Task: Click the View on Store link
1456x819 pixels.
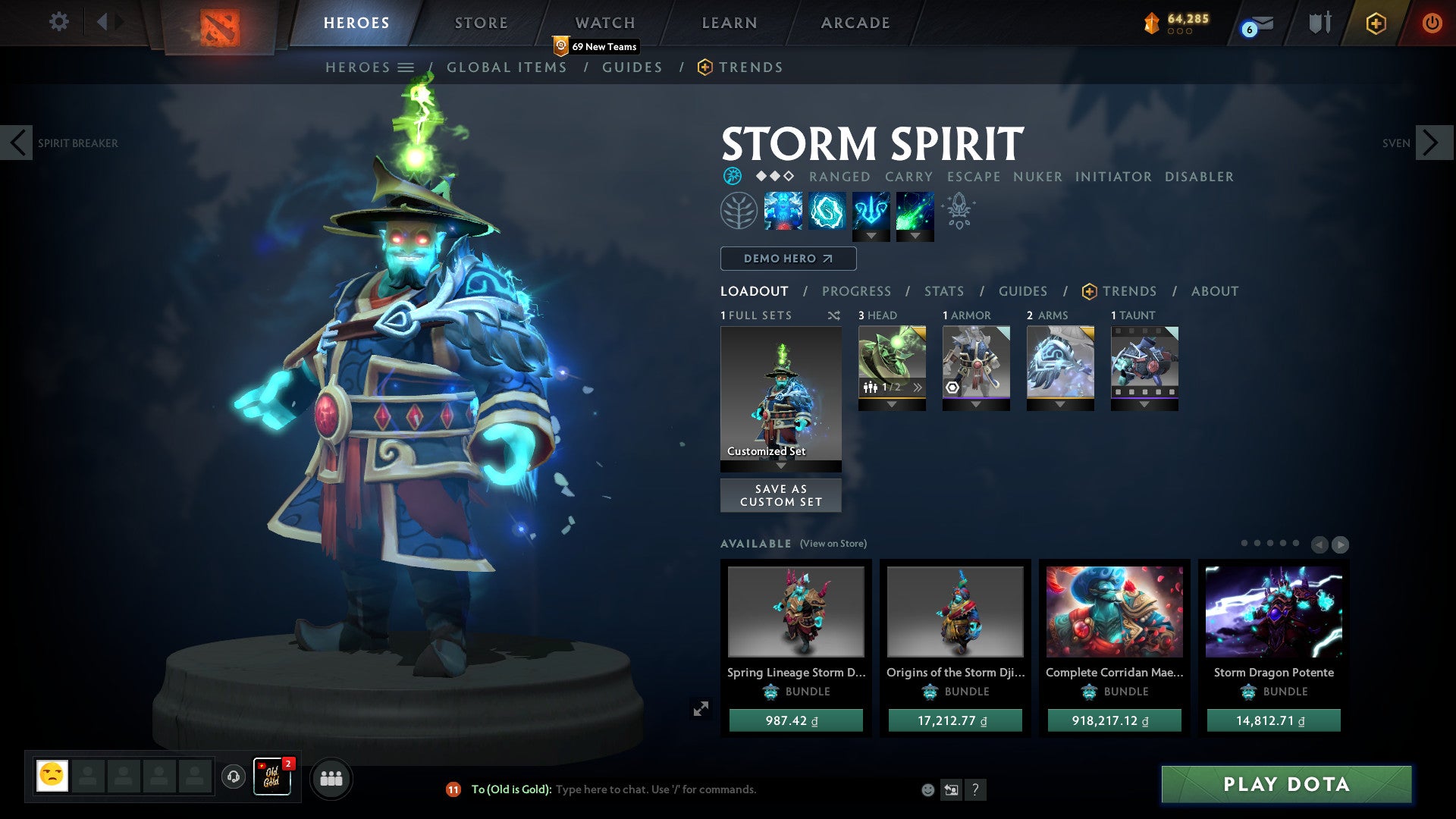Action: [833, 544]
